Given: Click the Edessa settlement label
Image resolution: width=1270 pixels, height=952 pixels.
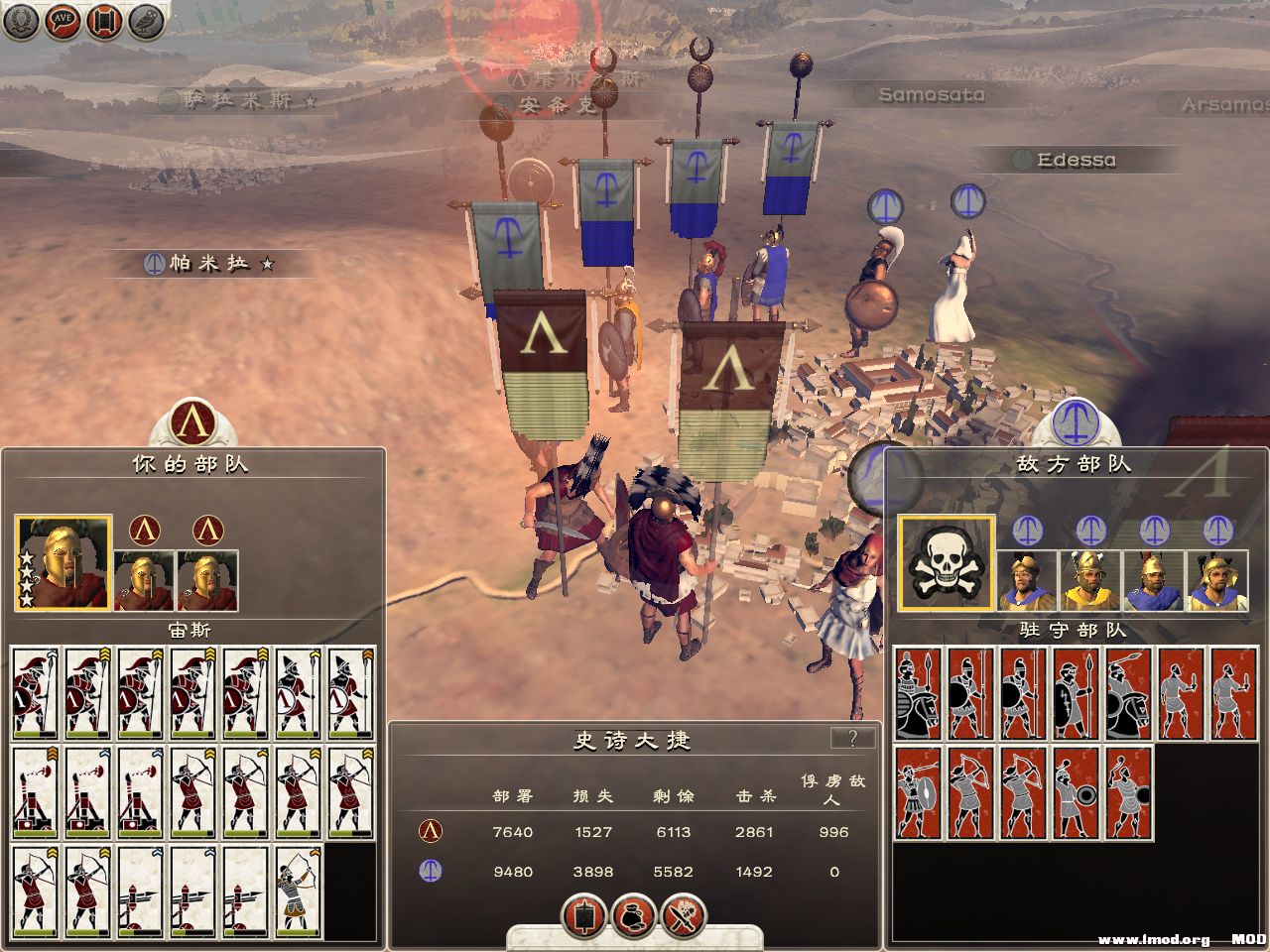Looking at the screenshot, I should (x=1076, y=160).
